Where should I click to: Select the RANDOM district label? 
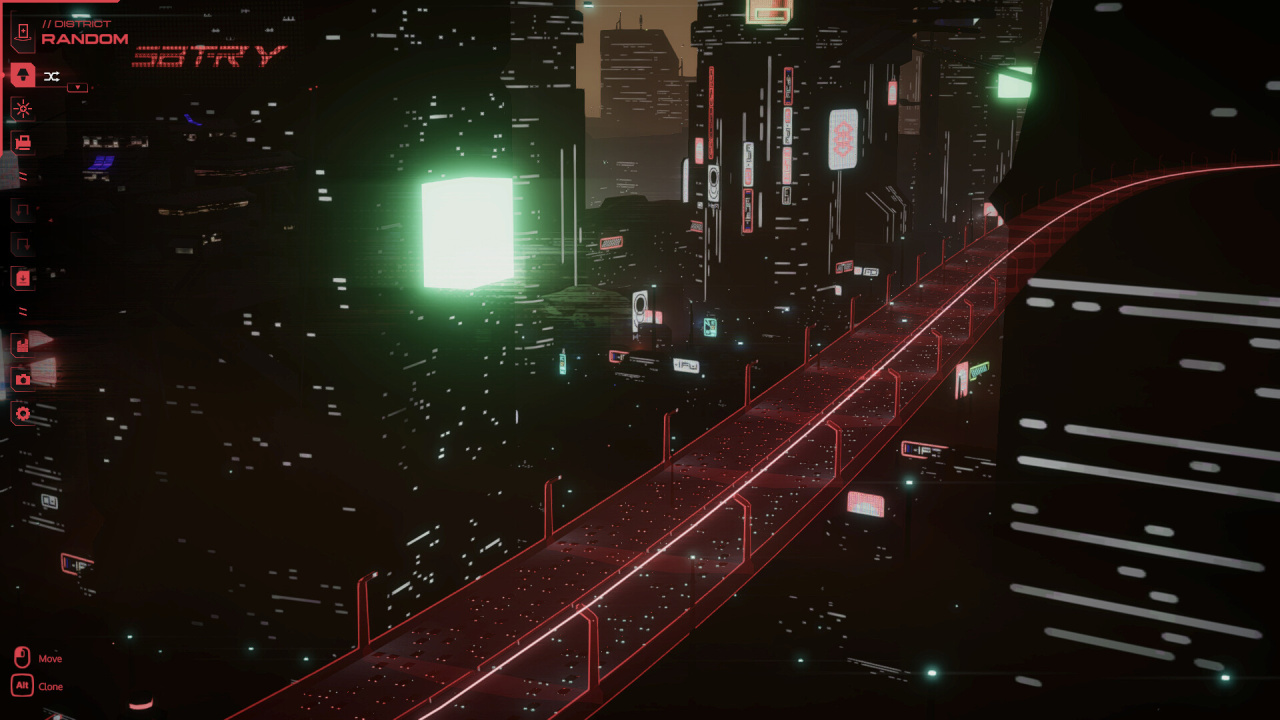tap(84, 39)
